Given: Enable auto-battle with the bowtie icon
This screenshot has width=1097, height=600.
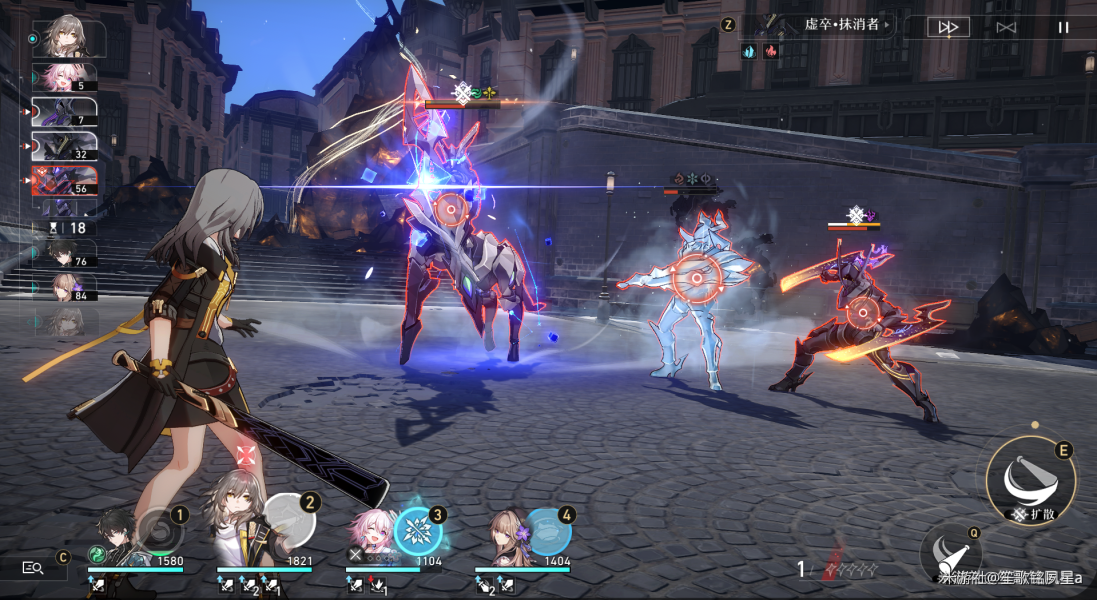Looking at the screenshot, I should point(1006,27).
